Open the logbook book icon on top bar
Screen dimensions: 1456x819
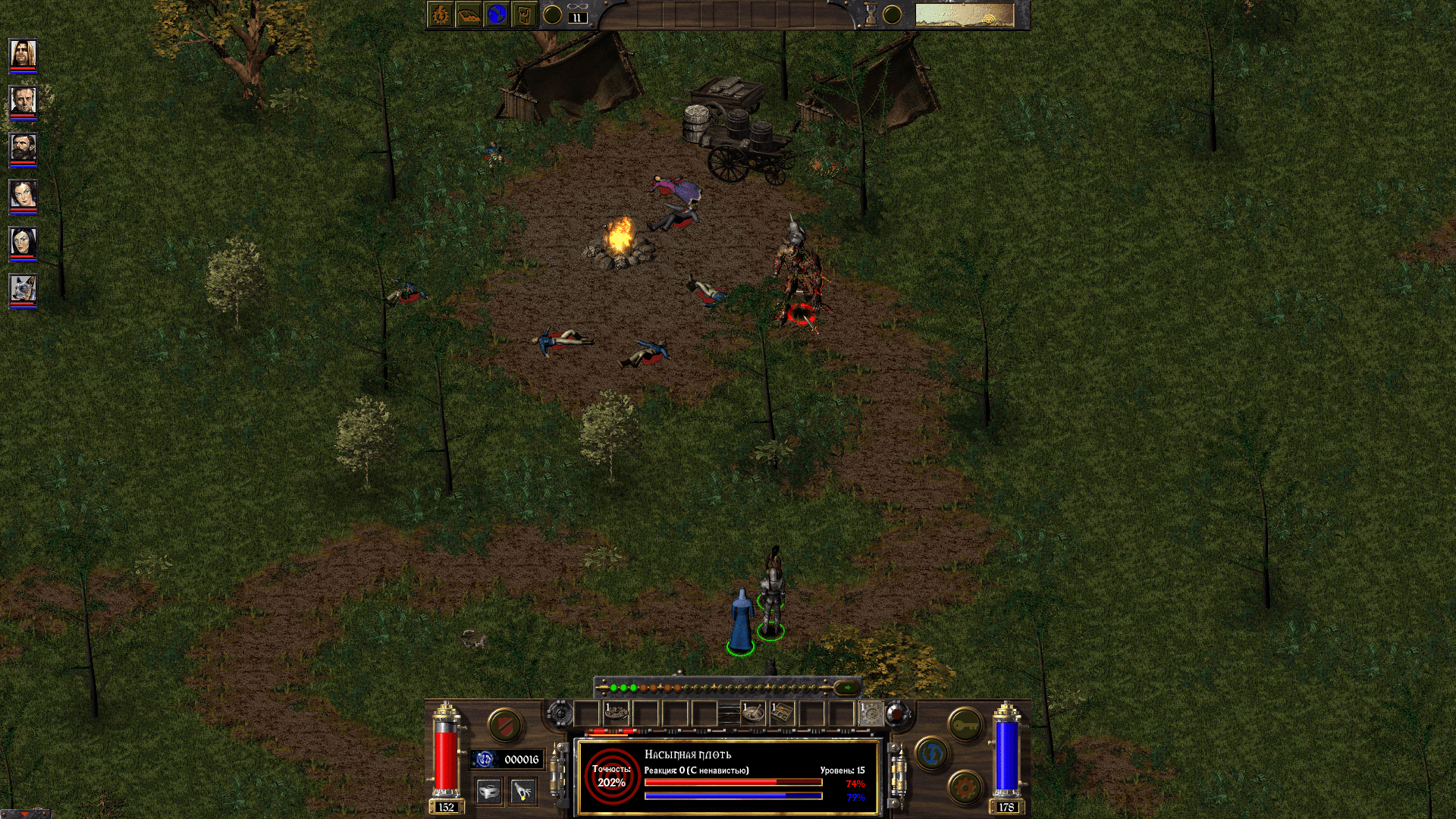[x=469, y=14]
